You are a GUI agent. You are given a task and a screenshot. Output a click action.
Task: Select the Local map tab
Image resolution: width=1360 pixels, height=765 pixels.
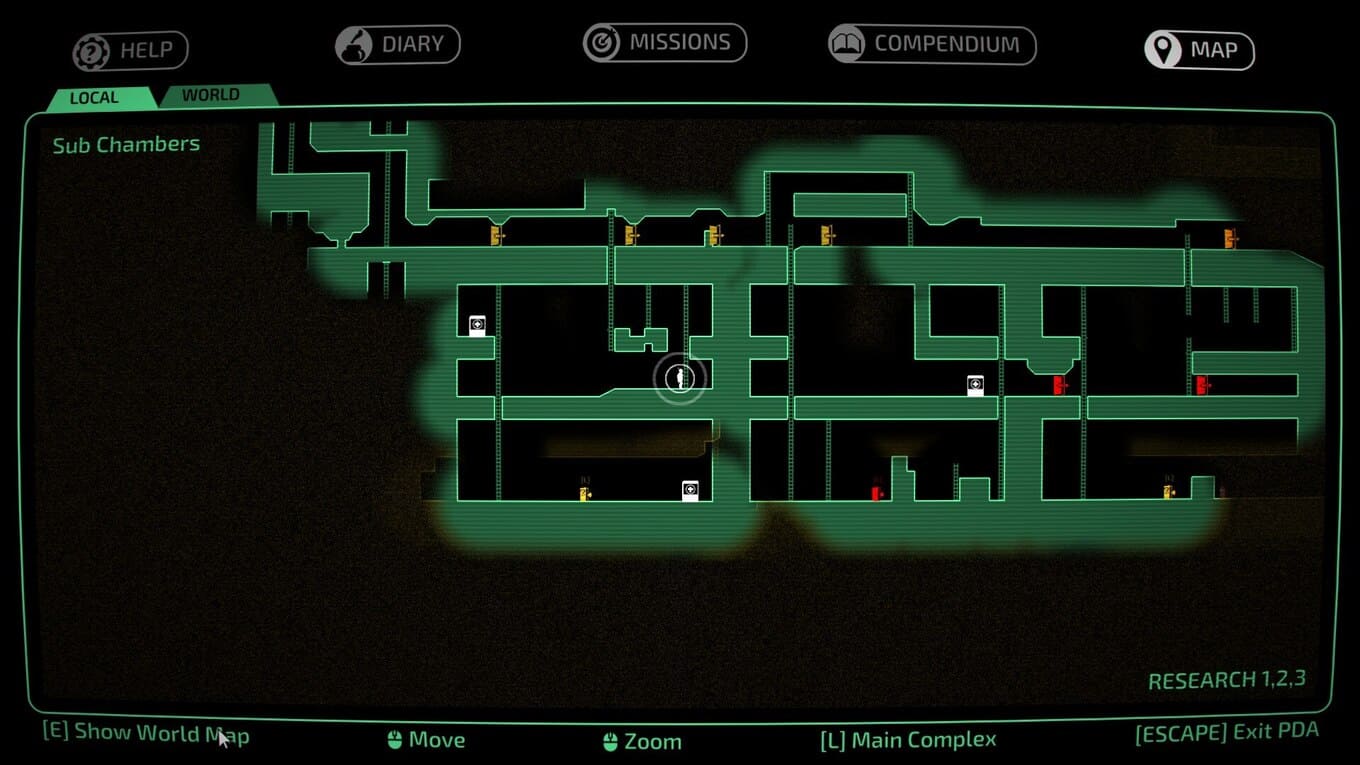coord(95,97)
